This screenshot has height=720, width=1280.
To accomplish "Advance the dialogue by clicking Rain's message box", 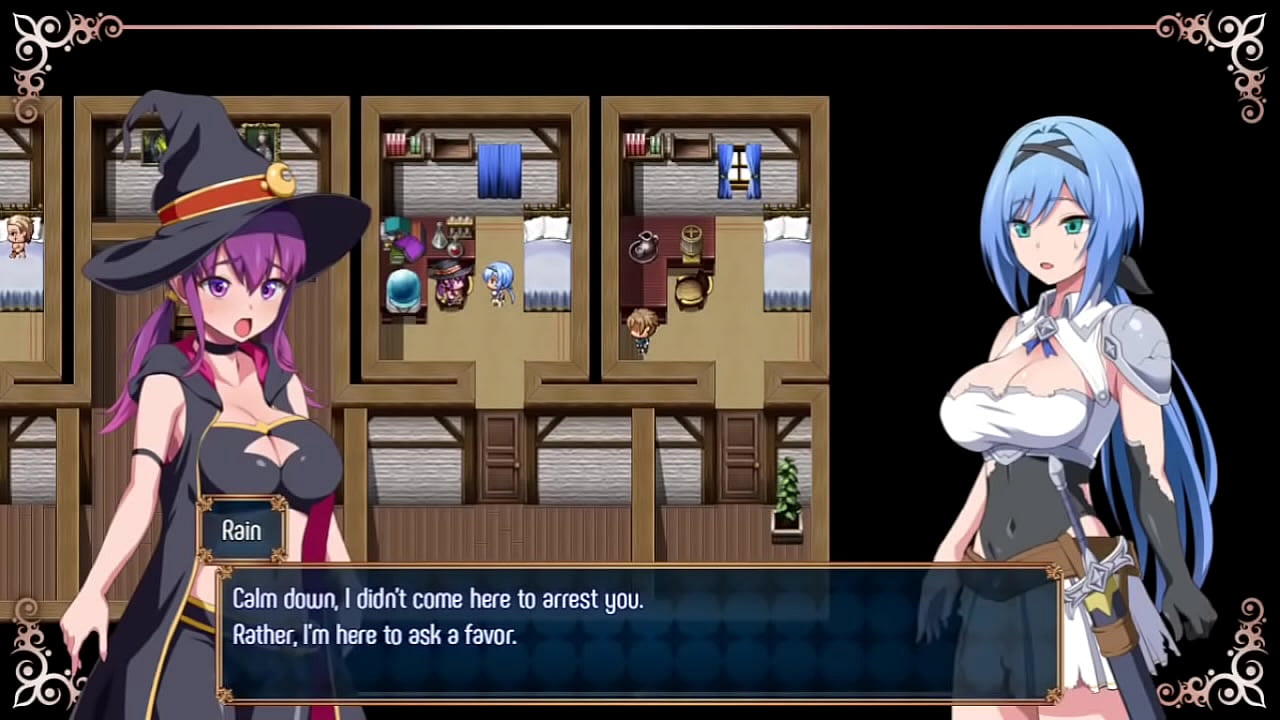I will (x=638, y=634).
